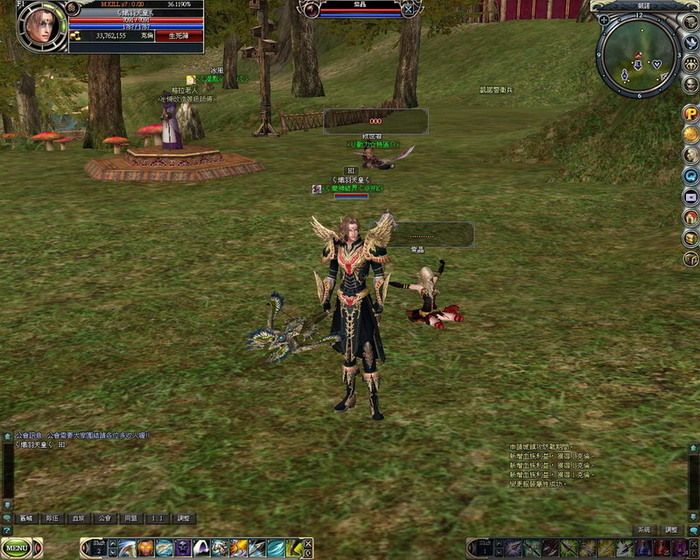Click the 系統 tab above system log
Screen dimensions: 700x560
click(x=644, y=529)
